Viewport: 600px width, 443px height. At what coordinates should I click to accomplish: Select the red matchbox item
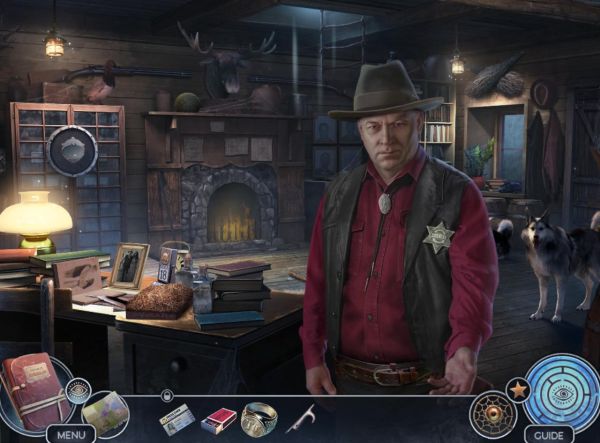point(218,420)
